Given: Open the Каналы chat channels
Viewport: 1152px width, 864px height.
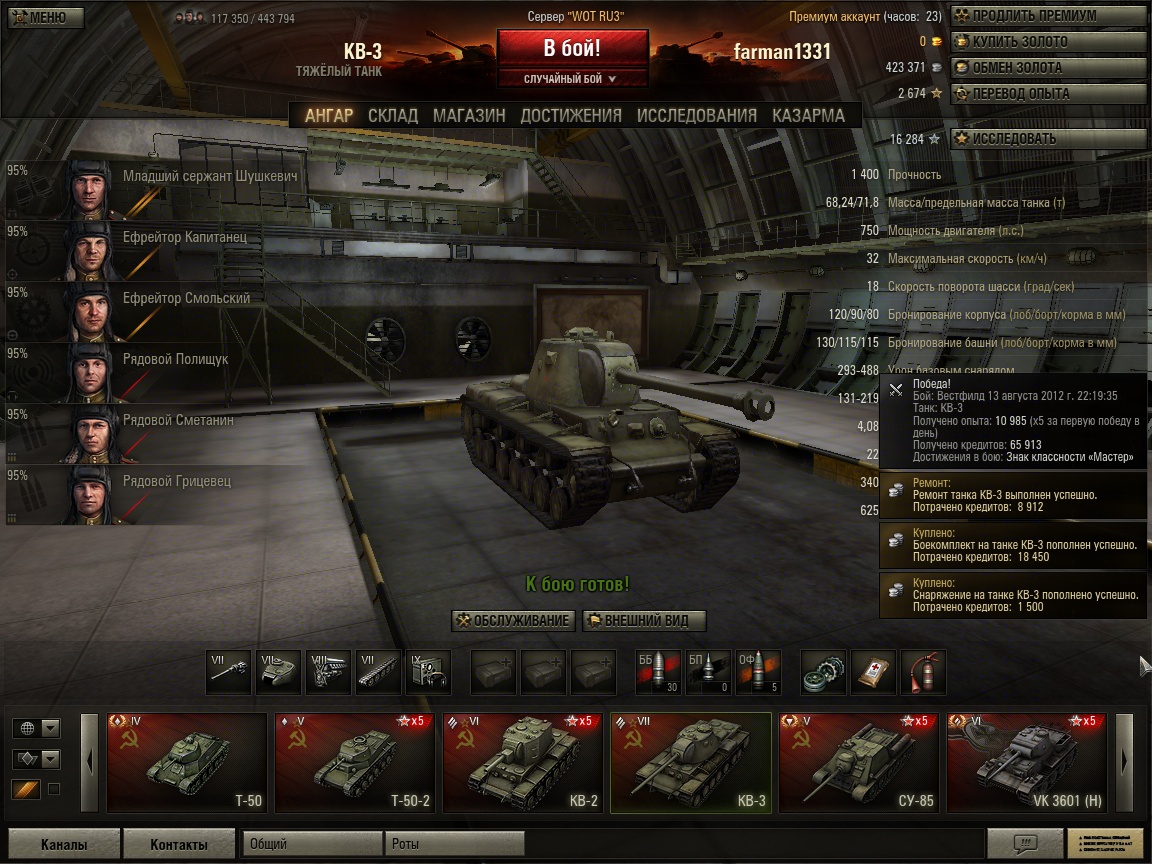Looking at the screenshot, I should coord(64,844).
